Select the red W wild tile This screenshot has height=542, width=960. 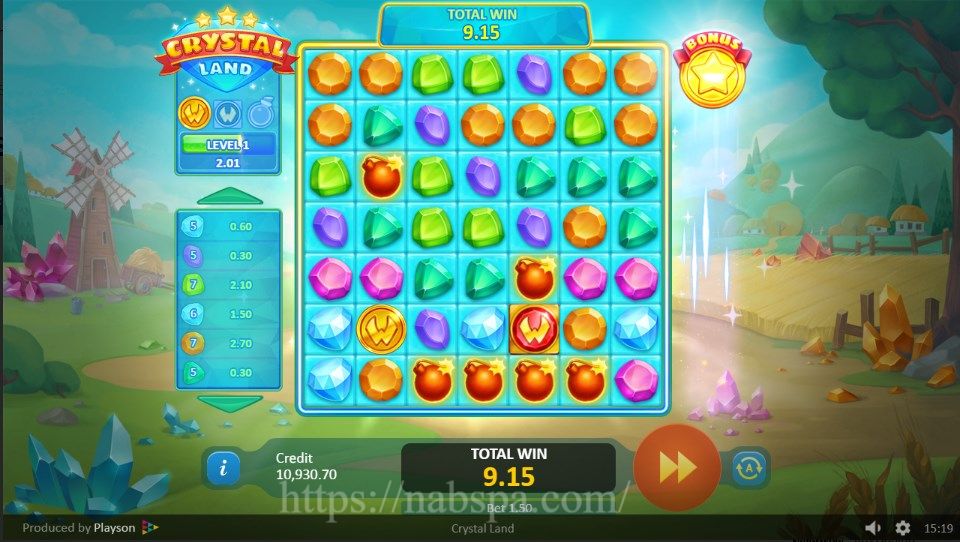point(535,328)
